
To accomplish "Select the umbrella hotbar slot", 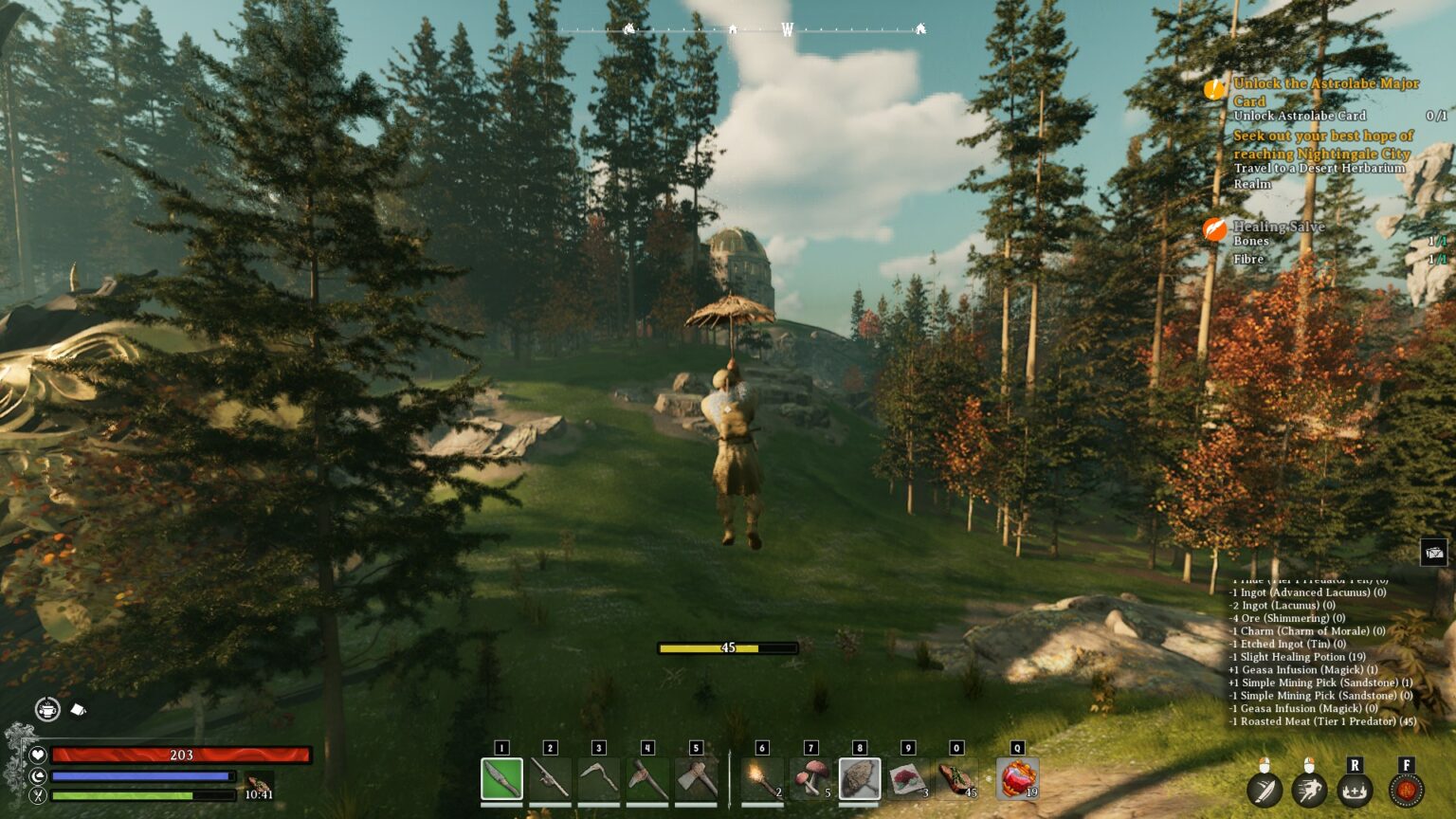I will point(860,779).
